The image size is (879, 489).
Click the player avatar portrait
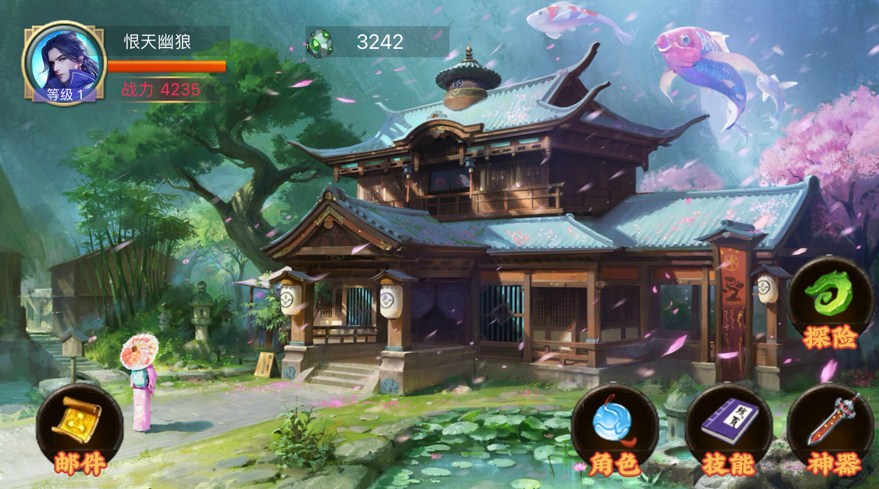point(64,62)
